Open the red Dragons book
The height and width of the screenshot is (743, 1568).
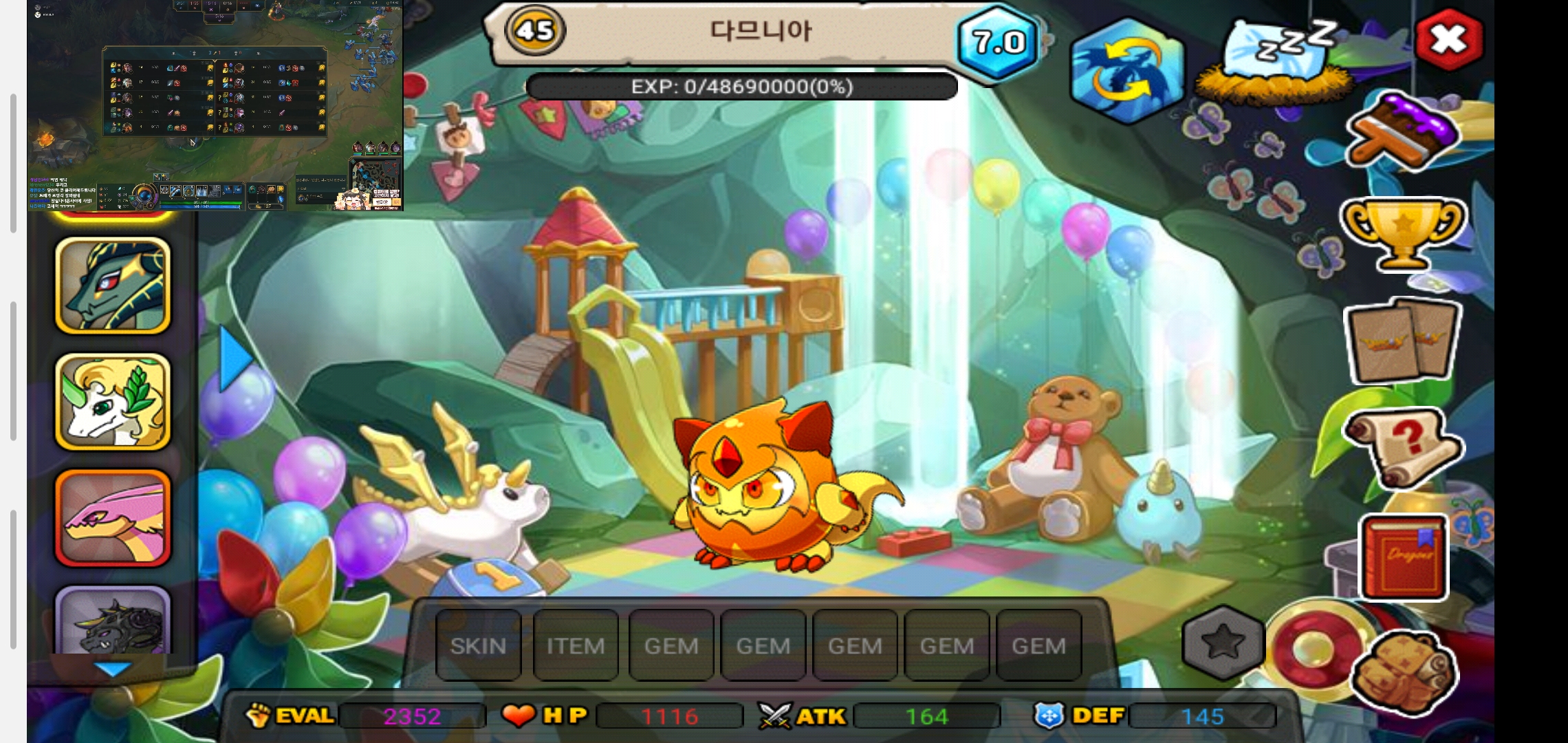pyautogui.click(x=1404, y=557)
